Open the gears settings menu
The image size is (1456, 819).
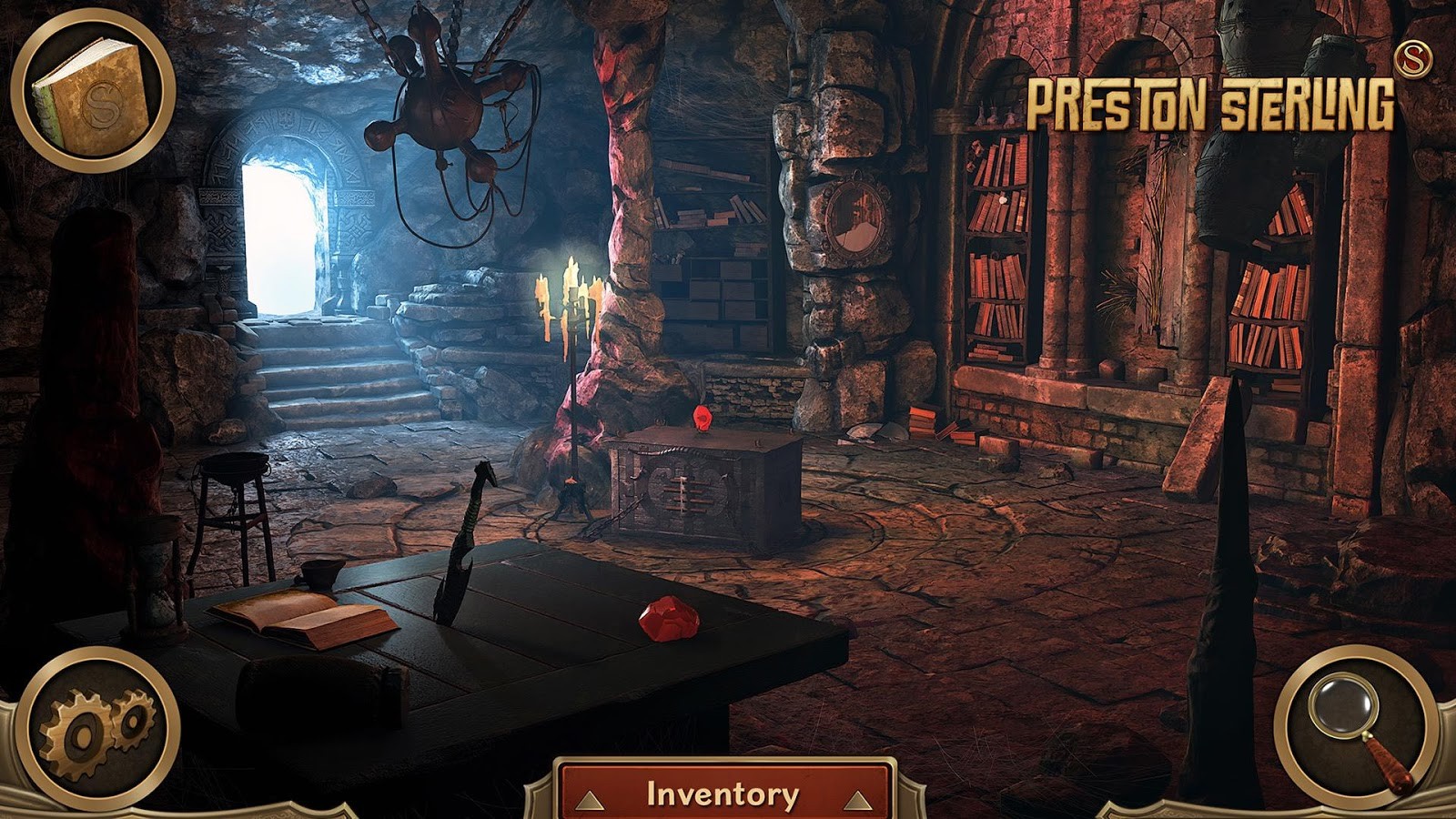point(98,728)
